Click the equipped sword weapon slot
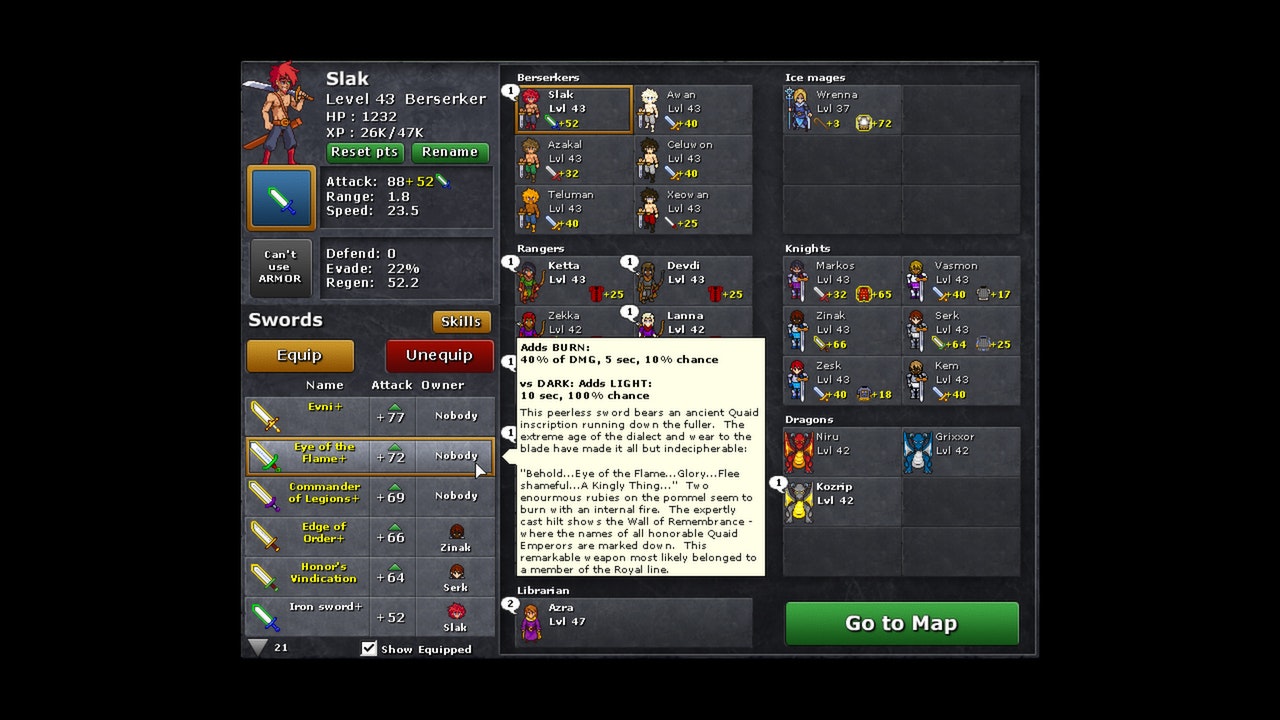 [x=282, y=198]
